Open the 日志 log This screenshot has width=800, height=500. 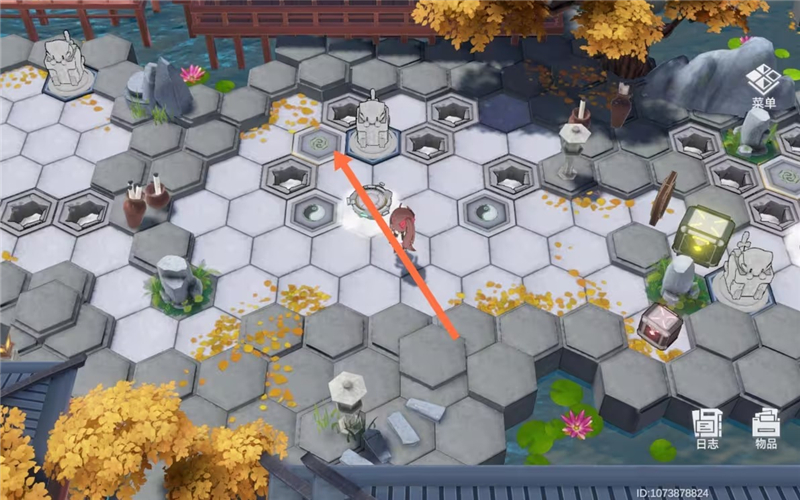707,427
